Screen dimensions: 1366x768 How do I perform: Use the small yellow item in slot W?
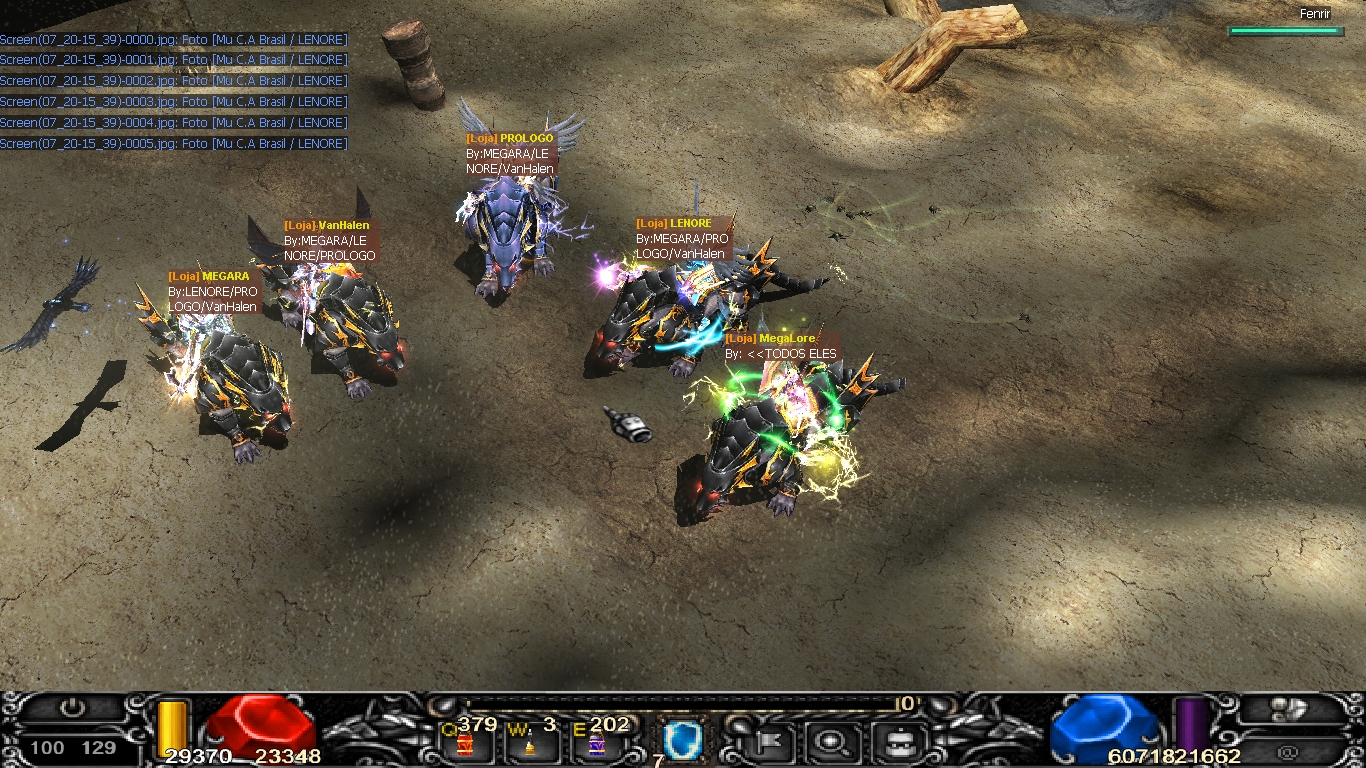coord(530,746)
